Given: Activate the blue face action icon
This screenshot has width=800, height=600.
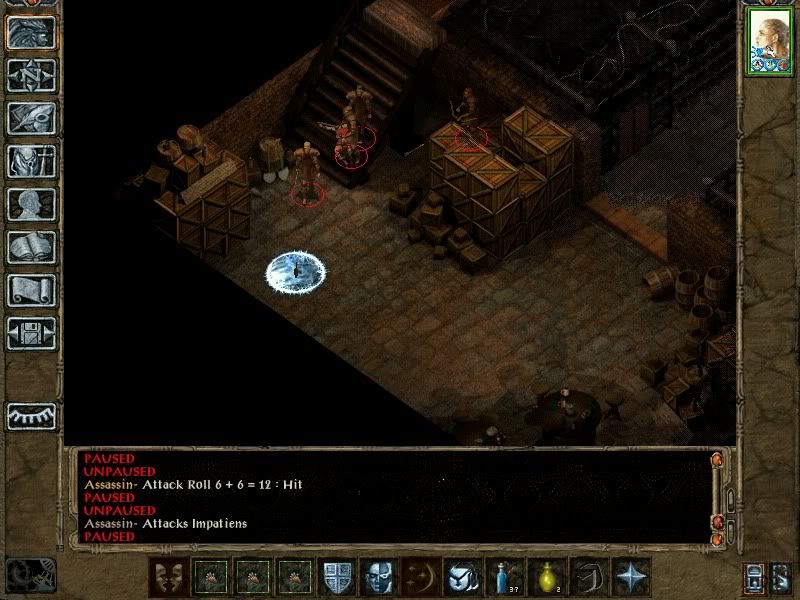Looking at the screenshot, I should 376,577.
